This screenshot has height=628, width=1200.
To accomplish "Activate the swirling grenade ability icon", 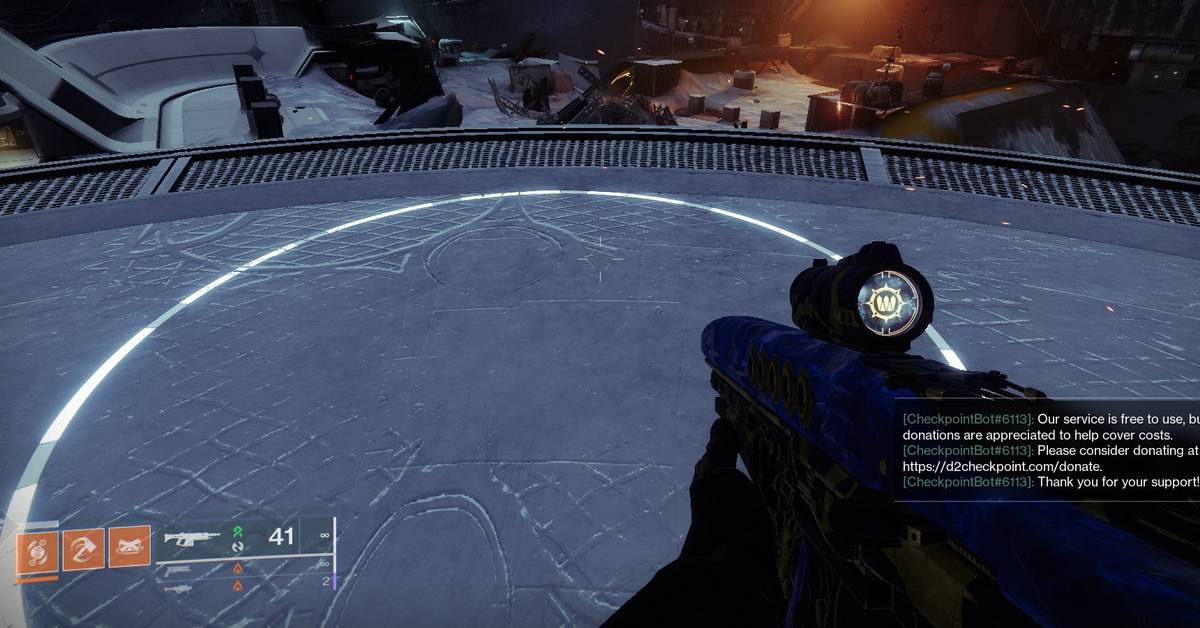I will pyautogui.click(x=37, y=549).
